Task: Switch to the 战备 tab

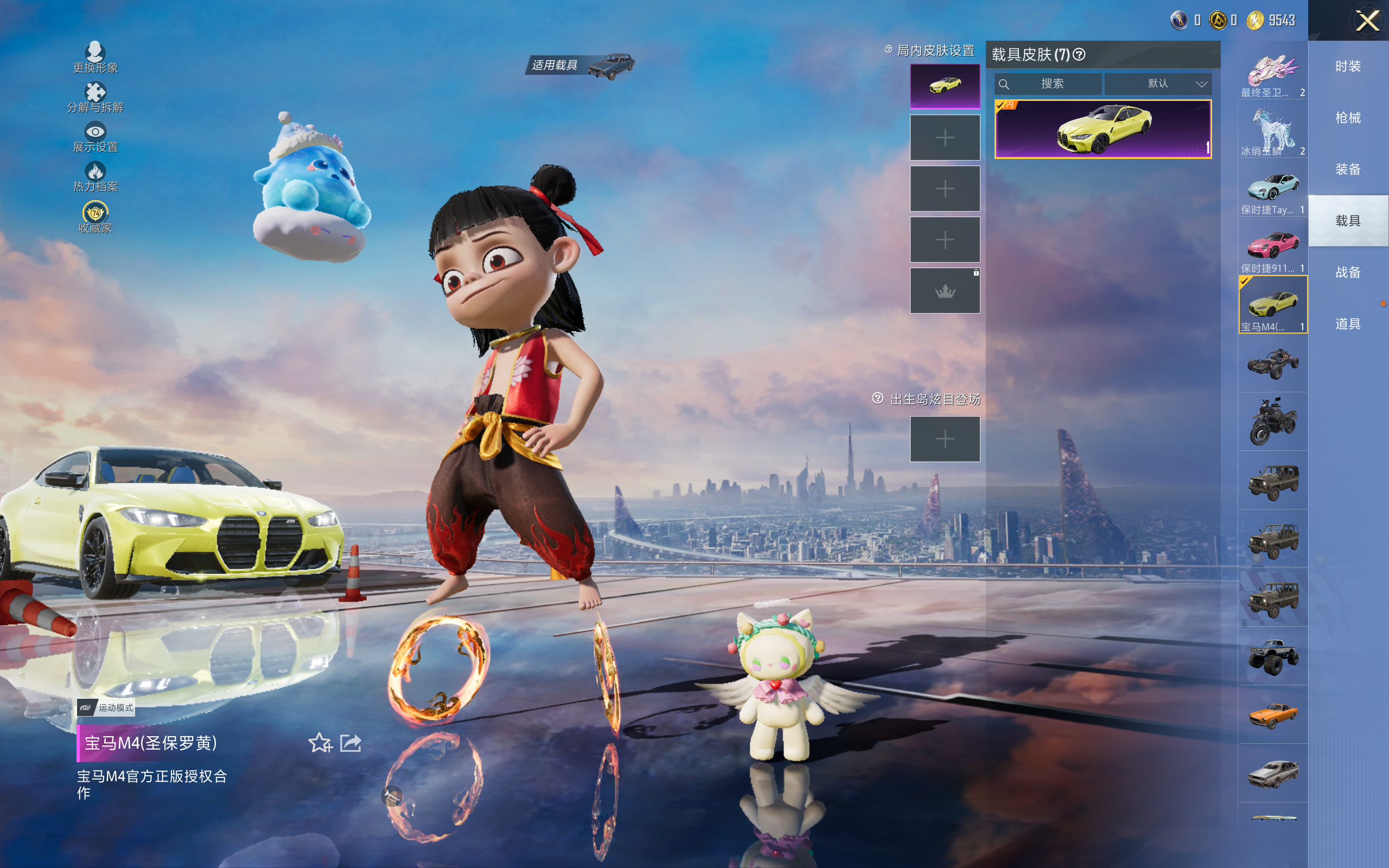Action: coord(1348,272)
